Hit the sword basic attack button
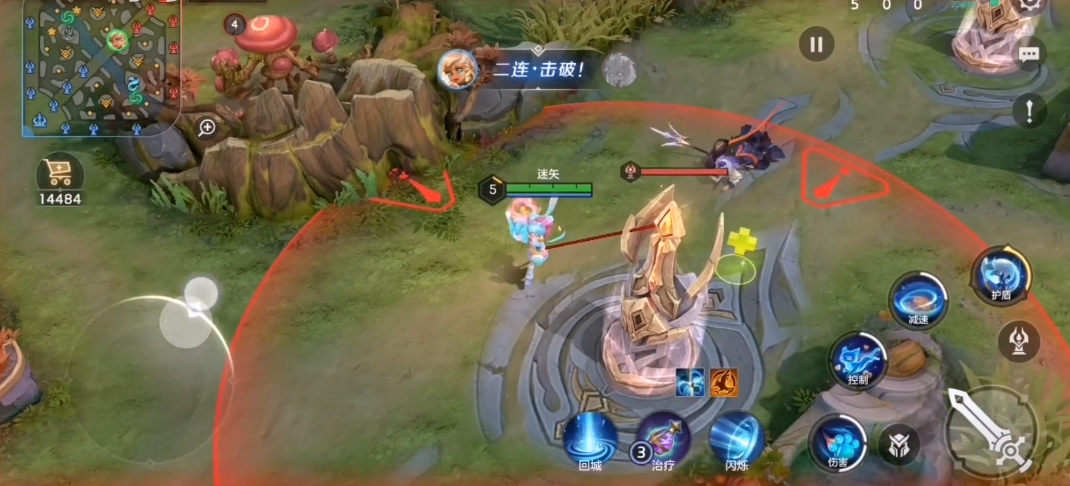Viewport: 1070px width, 486px height. 991,430
